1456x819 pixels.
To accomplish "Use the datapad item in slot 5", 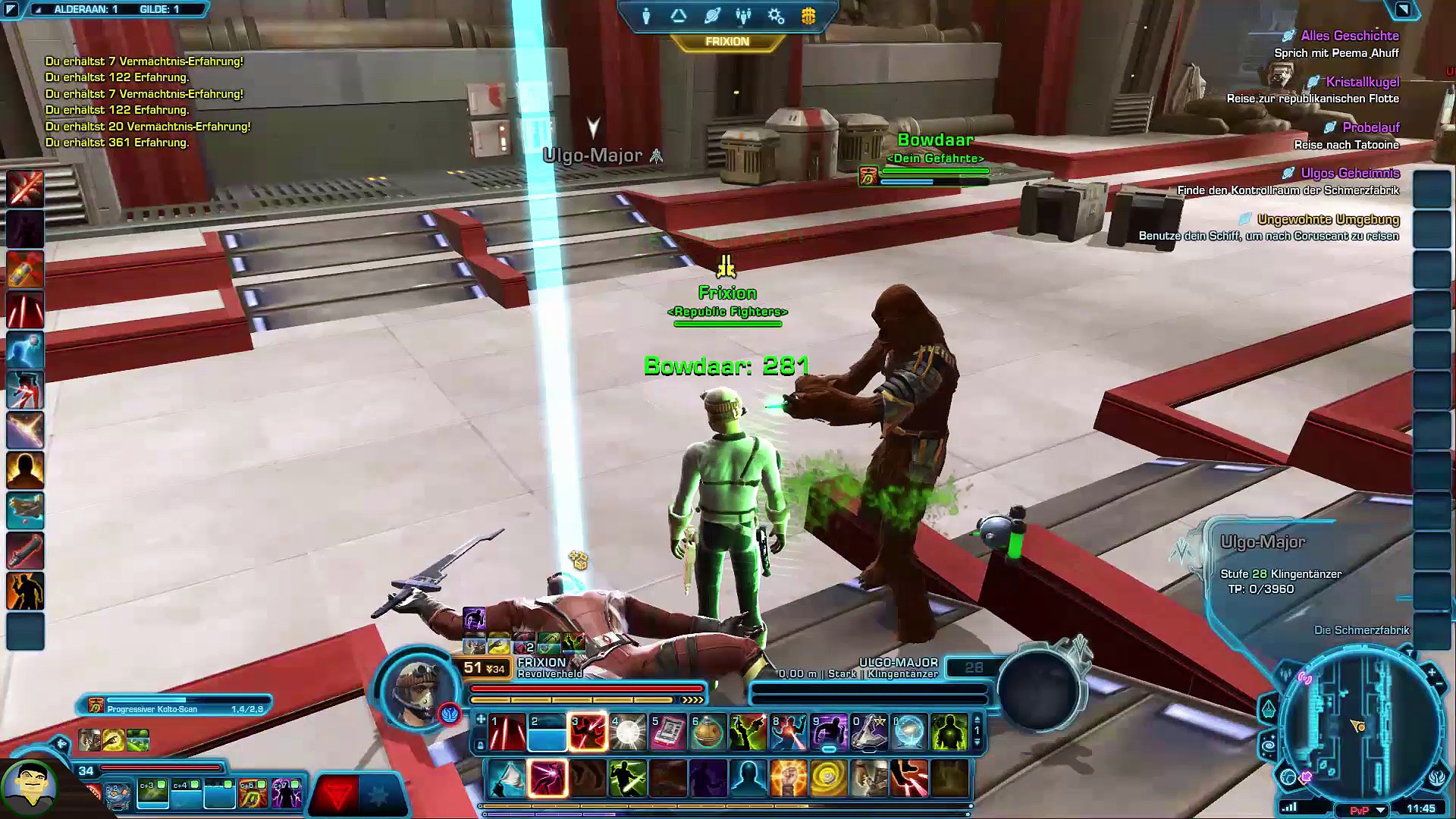I will point(667,733).
